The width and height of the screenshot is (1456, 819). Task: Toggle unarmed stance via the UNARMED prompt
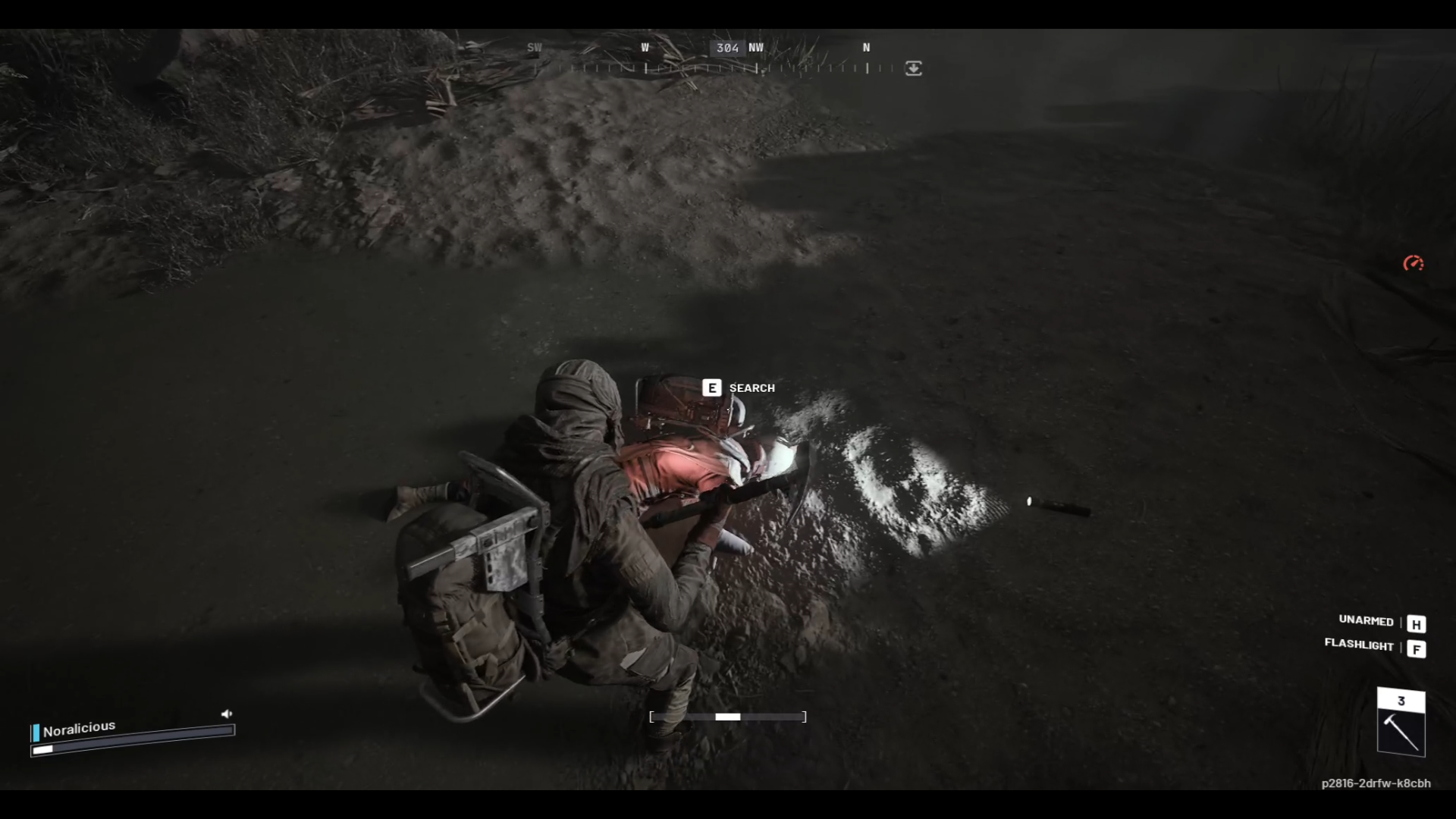point(1365,622)
